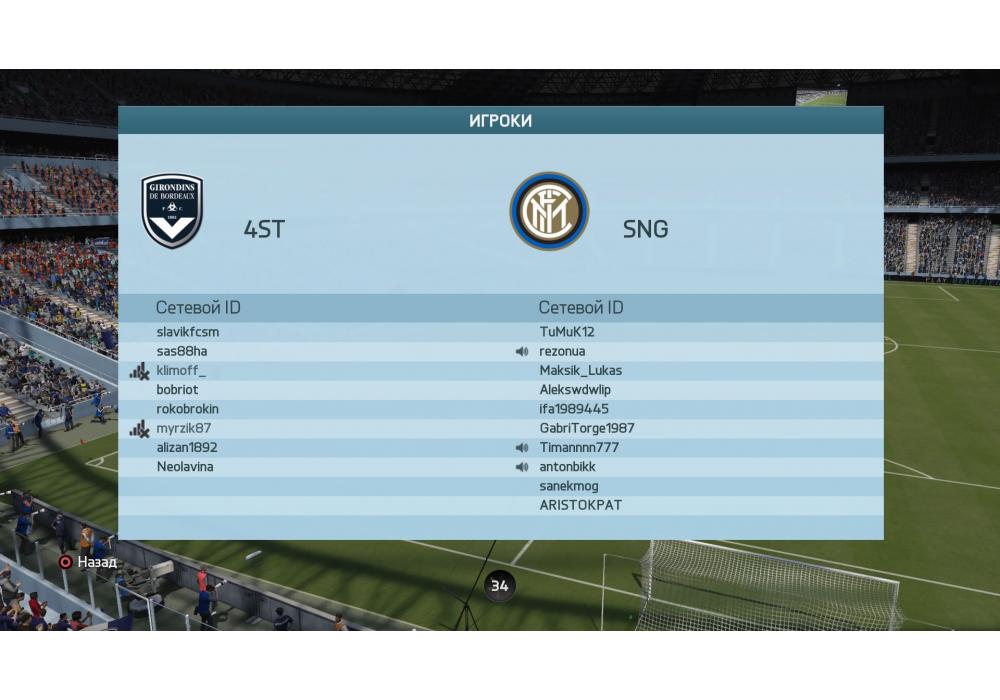Viewport: 1000px width, 700px height.
Task: Choose the rezonua player row
Action: tap(563, 351)
